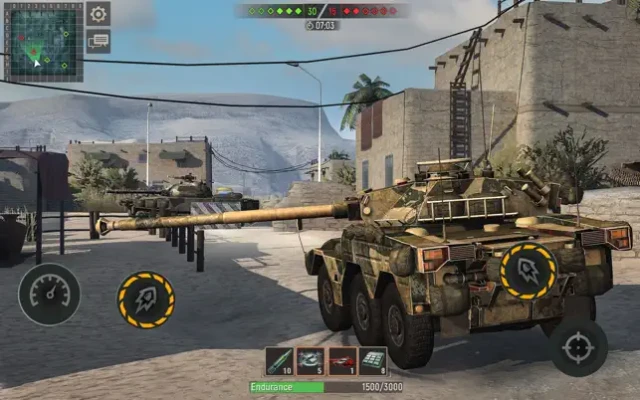Select the green shell ammo slot
Image resolution: width=640 pixels, height=400 pixels.
[x=280, y=361]
